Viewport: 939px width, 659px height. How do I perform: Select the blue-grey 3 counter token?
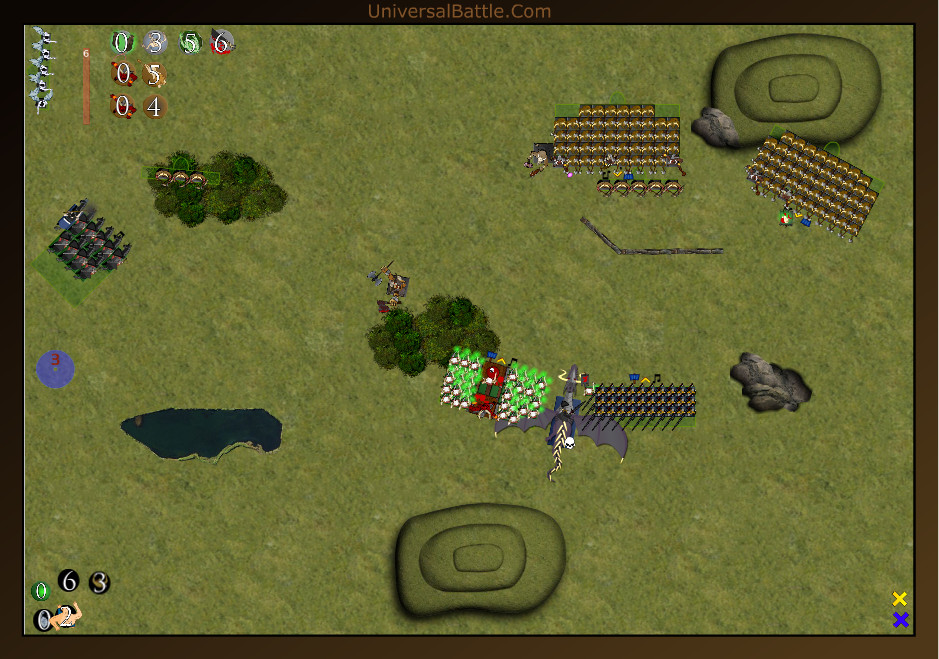pyautogui.click(x=155, y=43)
